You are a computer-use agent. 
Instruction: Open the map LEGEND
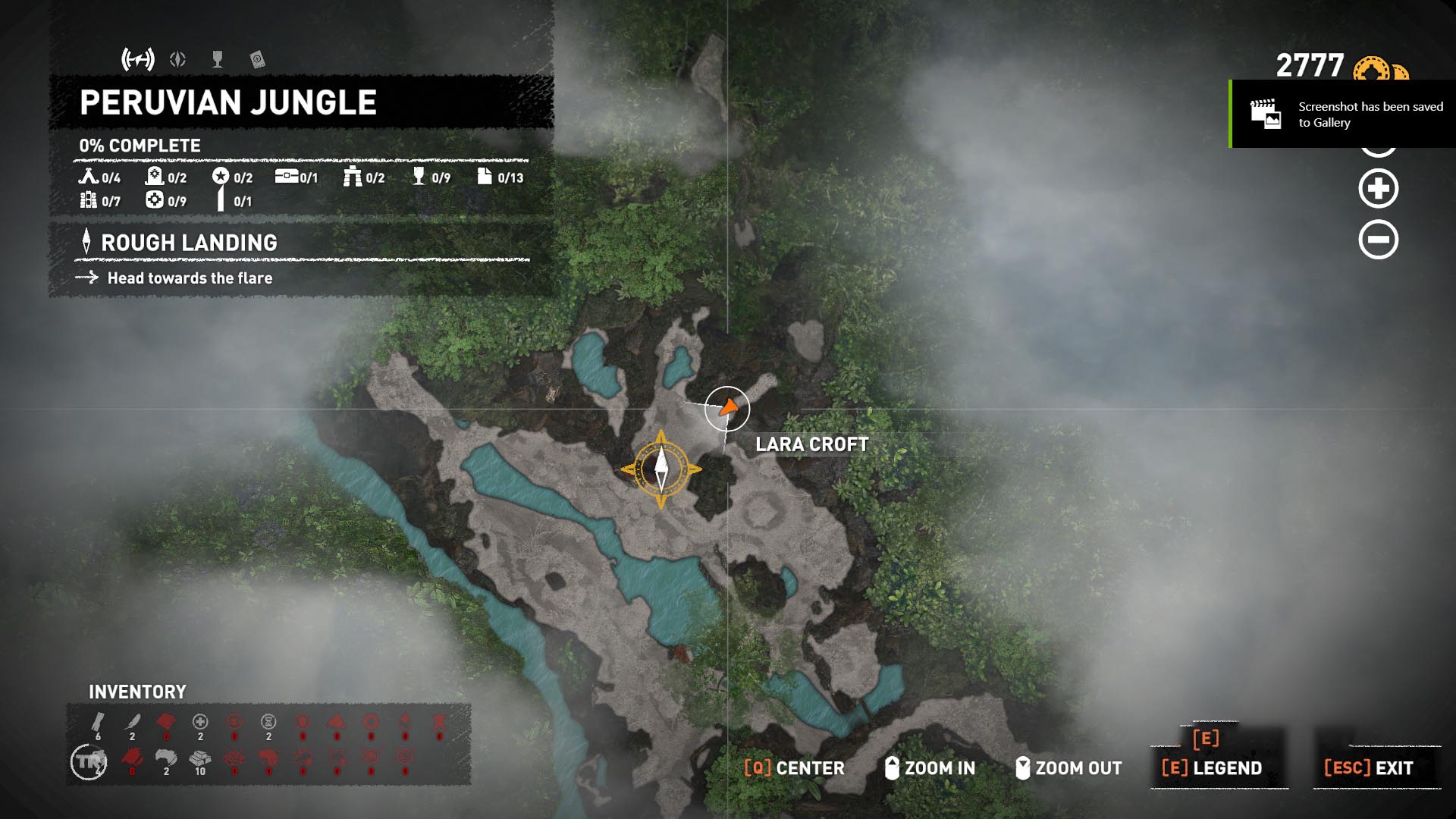1212,768
